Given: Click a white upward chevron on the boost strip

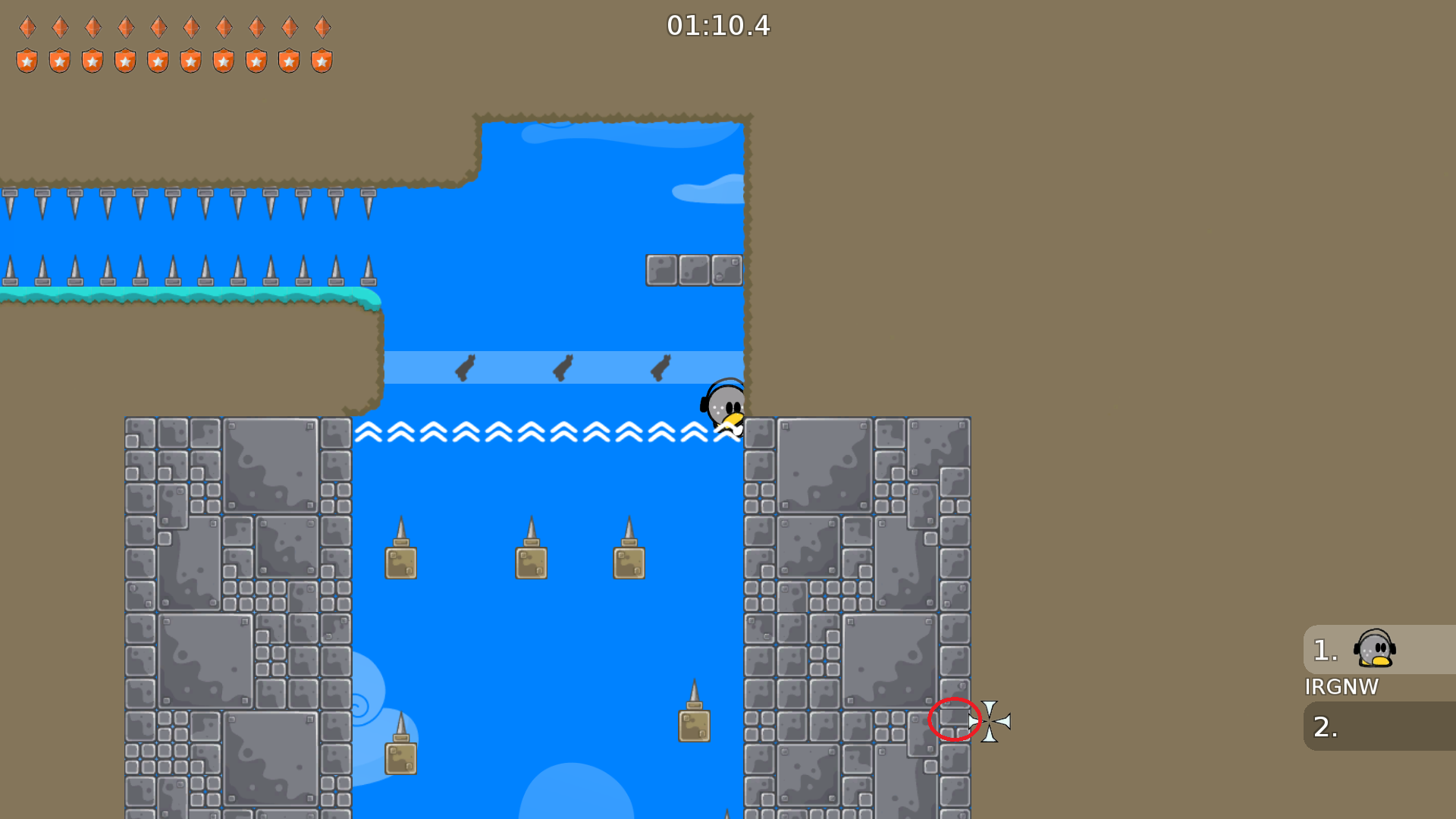Looking at the screenshot, I should (x=531, y=432).
